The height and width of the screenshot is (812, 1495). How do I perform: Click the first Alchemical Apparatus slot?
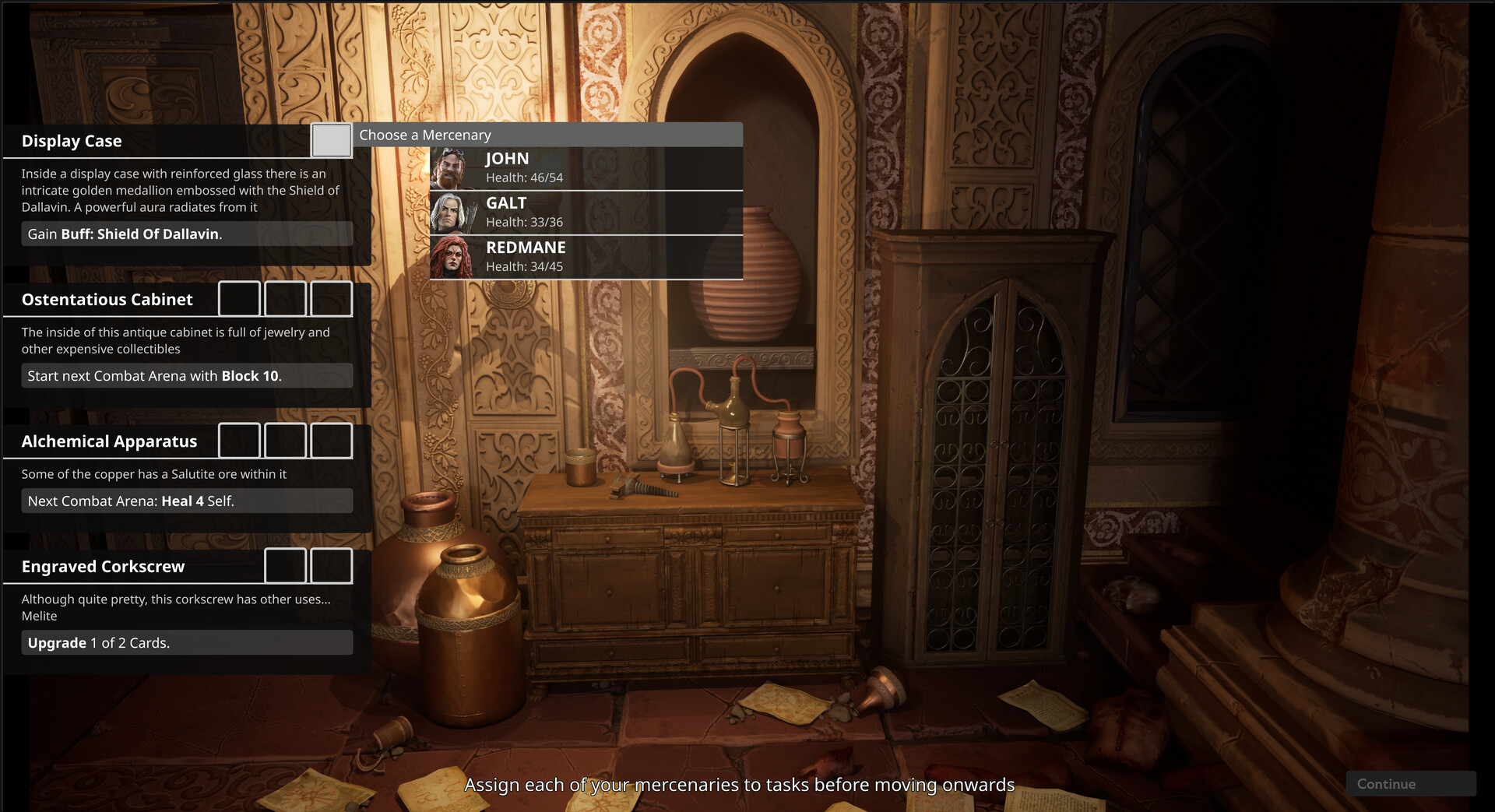[x=239, y=441]
